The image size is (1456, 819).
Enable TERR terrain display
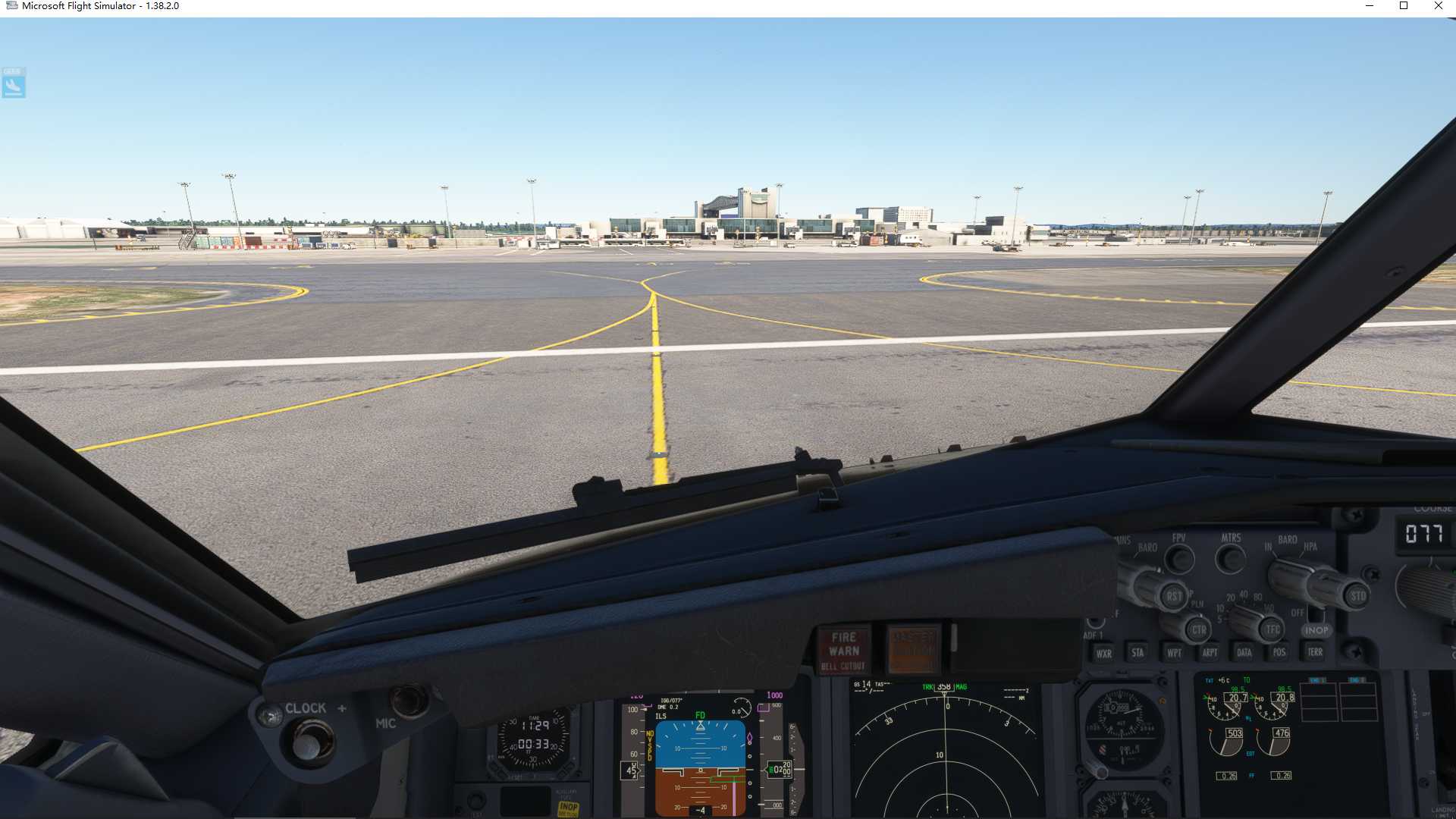coord(1314,651)
